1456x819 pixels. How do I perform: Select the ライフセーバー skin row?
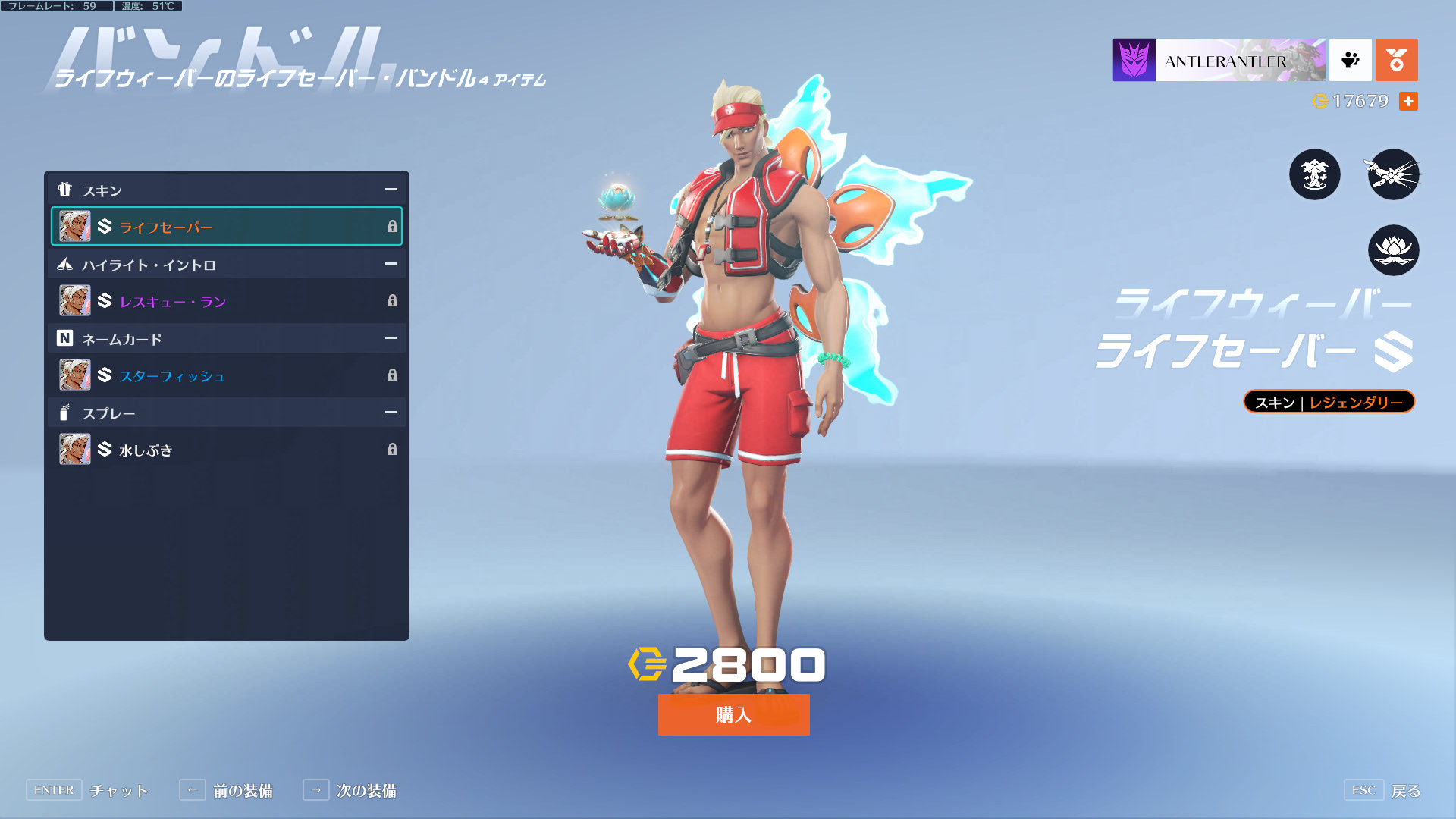226,227
